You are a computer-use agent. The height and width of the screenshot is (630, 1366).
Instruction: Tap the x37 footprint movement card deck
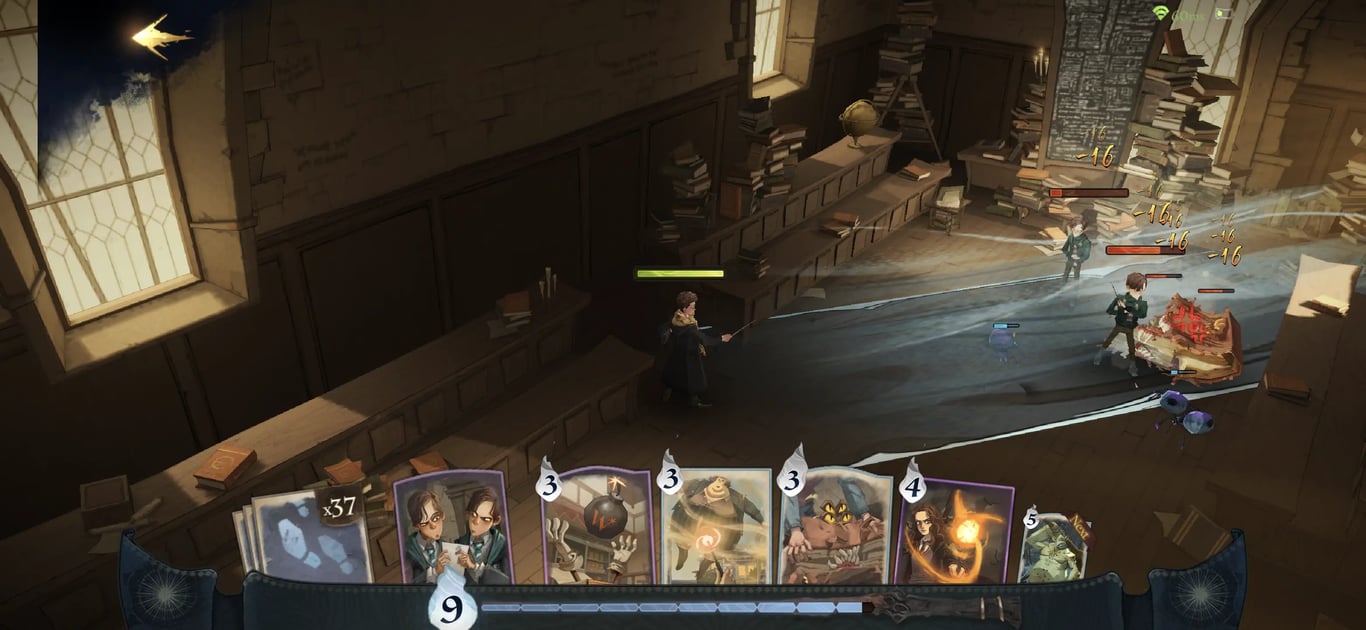[310, 535]
